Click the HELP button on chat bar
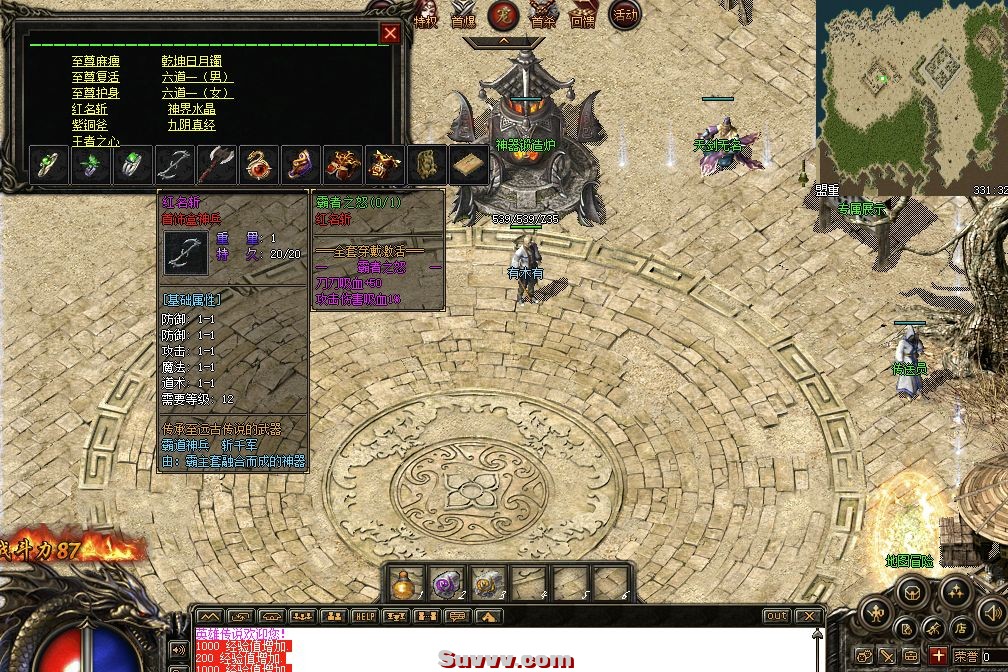This screenshot has height=672, width=1008. click(364, 616)
